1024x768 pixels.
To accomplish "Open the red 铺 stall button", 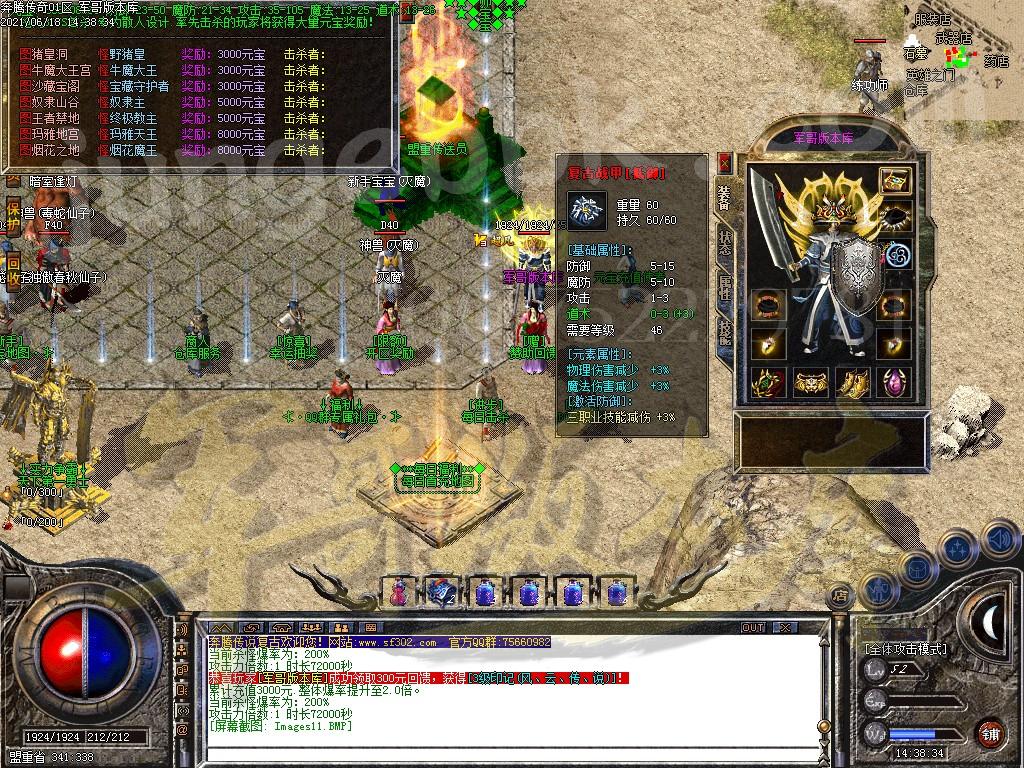I will point(989,733).
